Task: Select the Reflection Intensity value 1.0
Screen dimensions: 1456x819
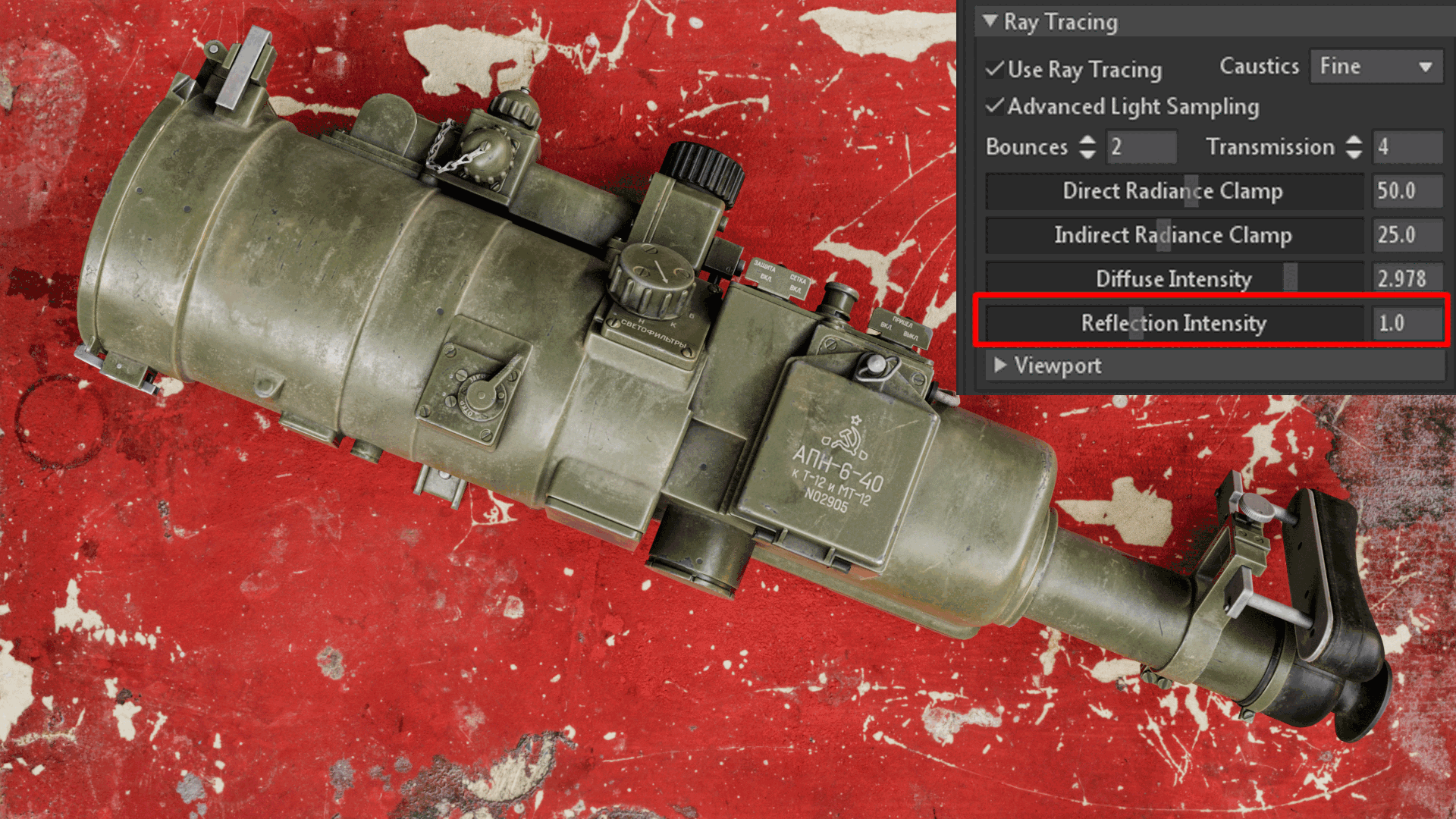Action: click(x=1408, y=323)
